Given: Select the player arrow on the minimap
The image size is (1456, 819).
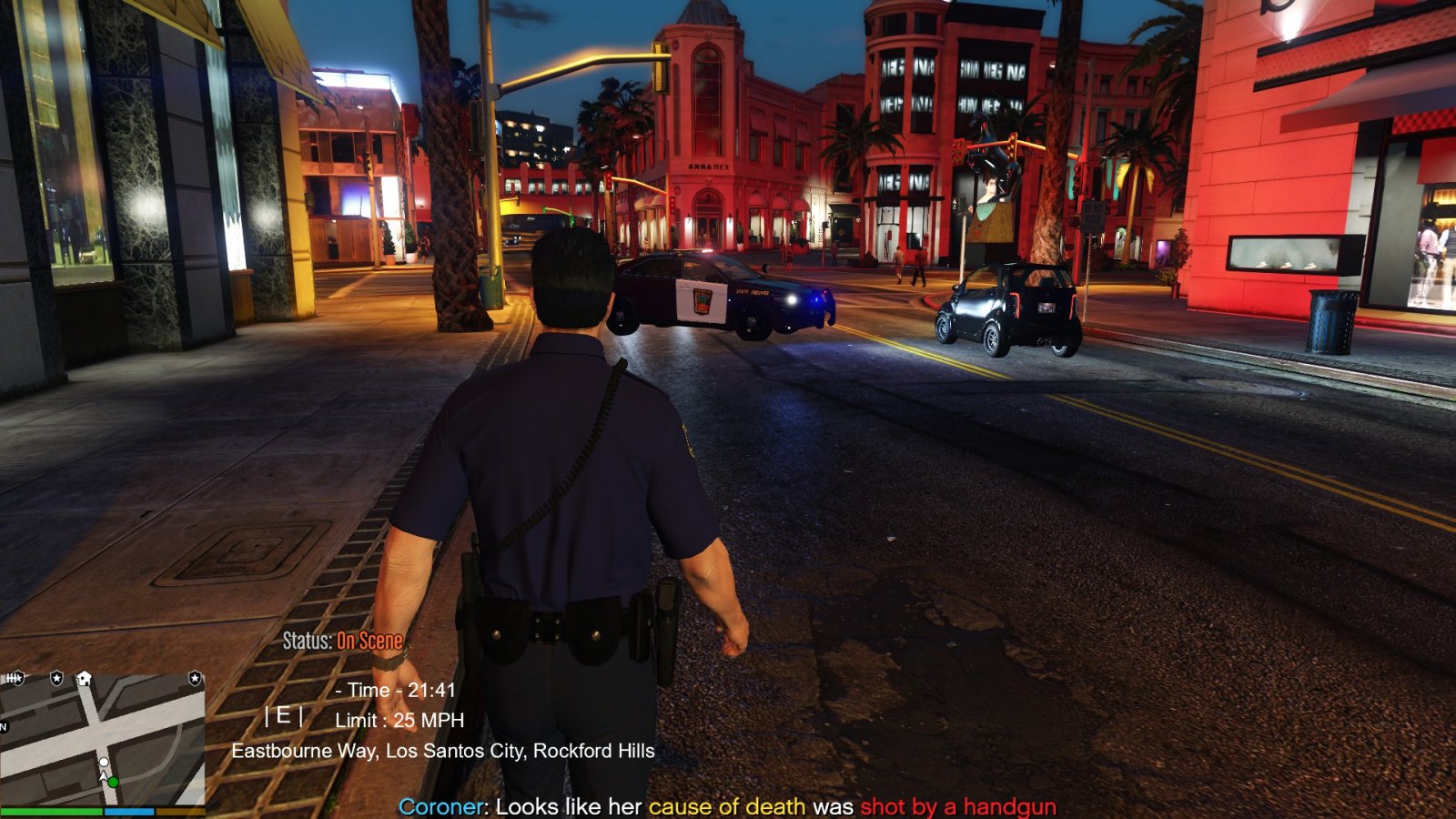Looking at the screenshot, I should (105, 774).
